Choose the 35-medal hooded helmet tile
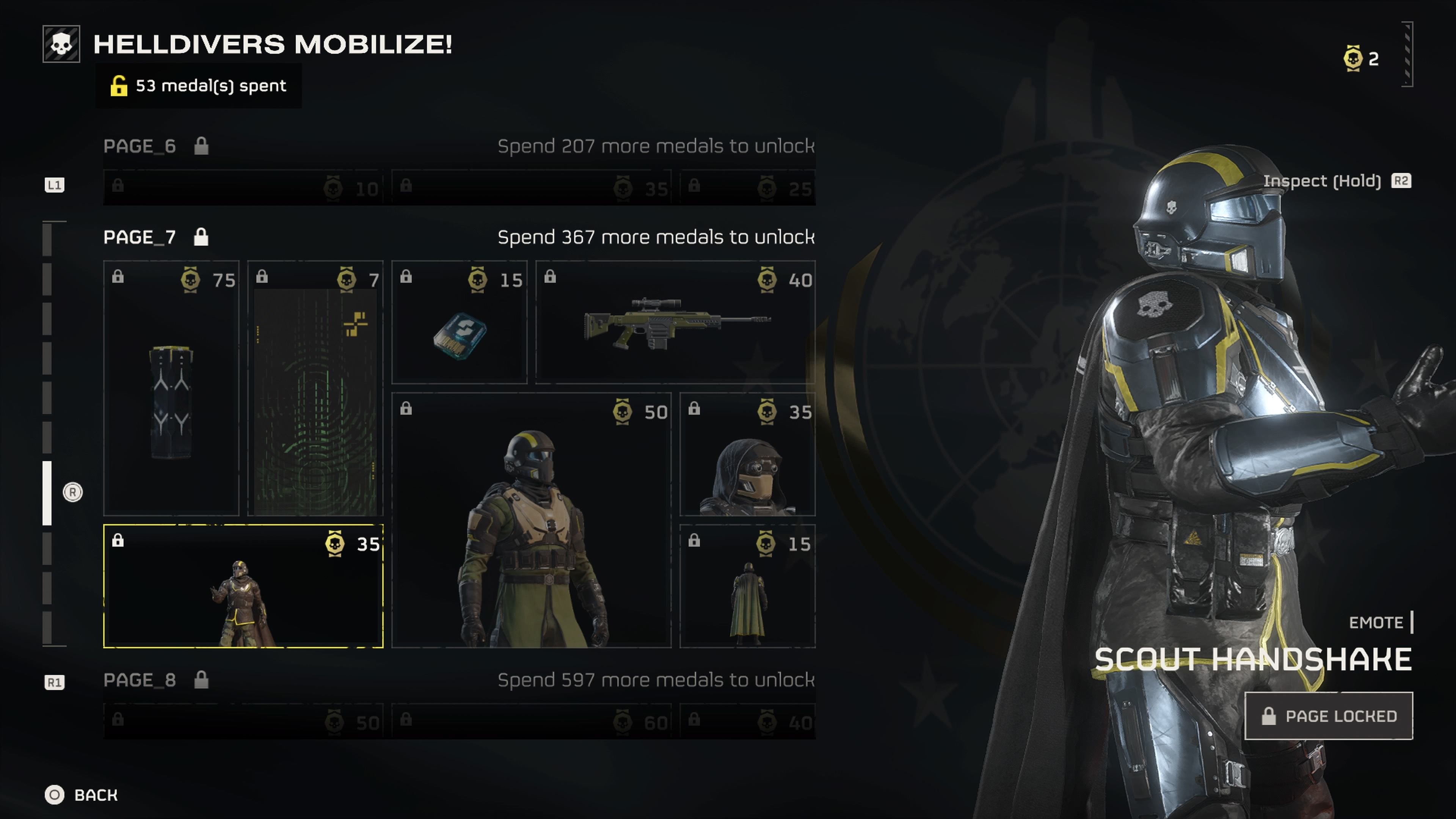The height and width of the screenshot is (819, 1456). pos(747,455)
